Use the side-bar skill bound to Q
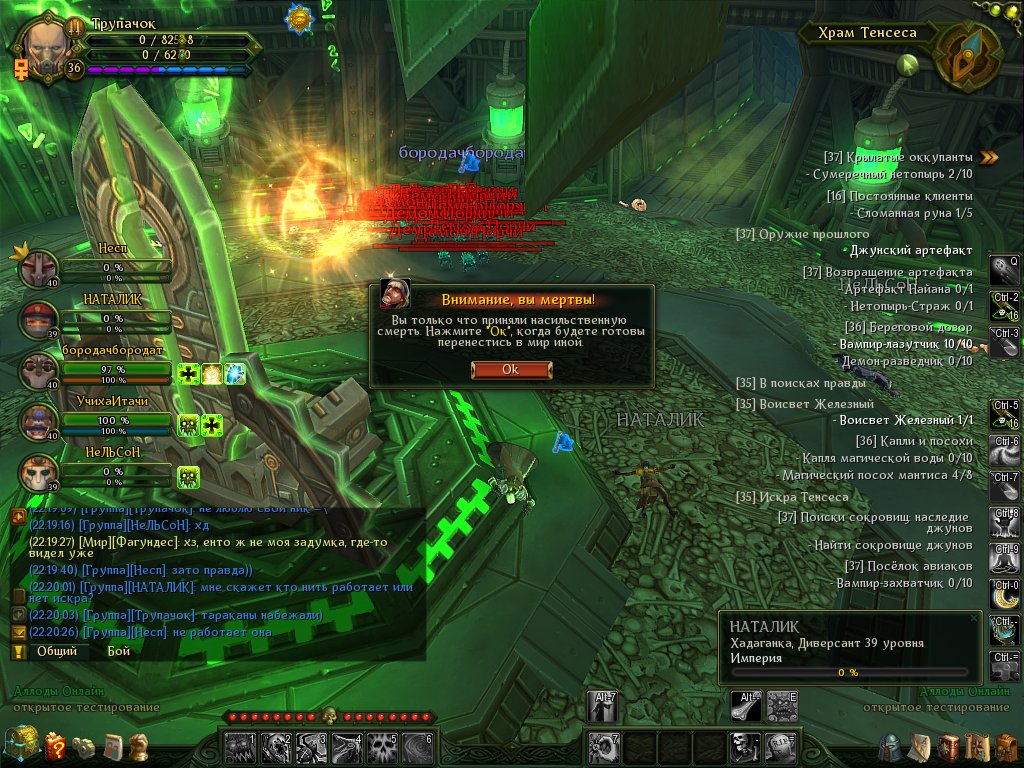Viewport: 1024px width, 768px height. tap(1003, 270)
